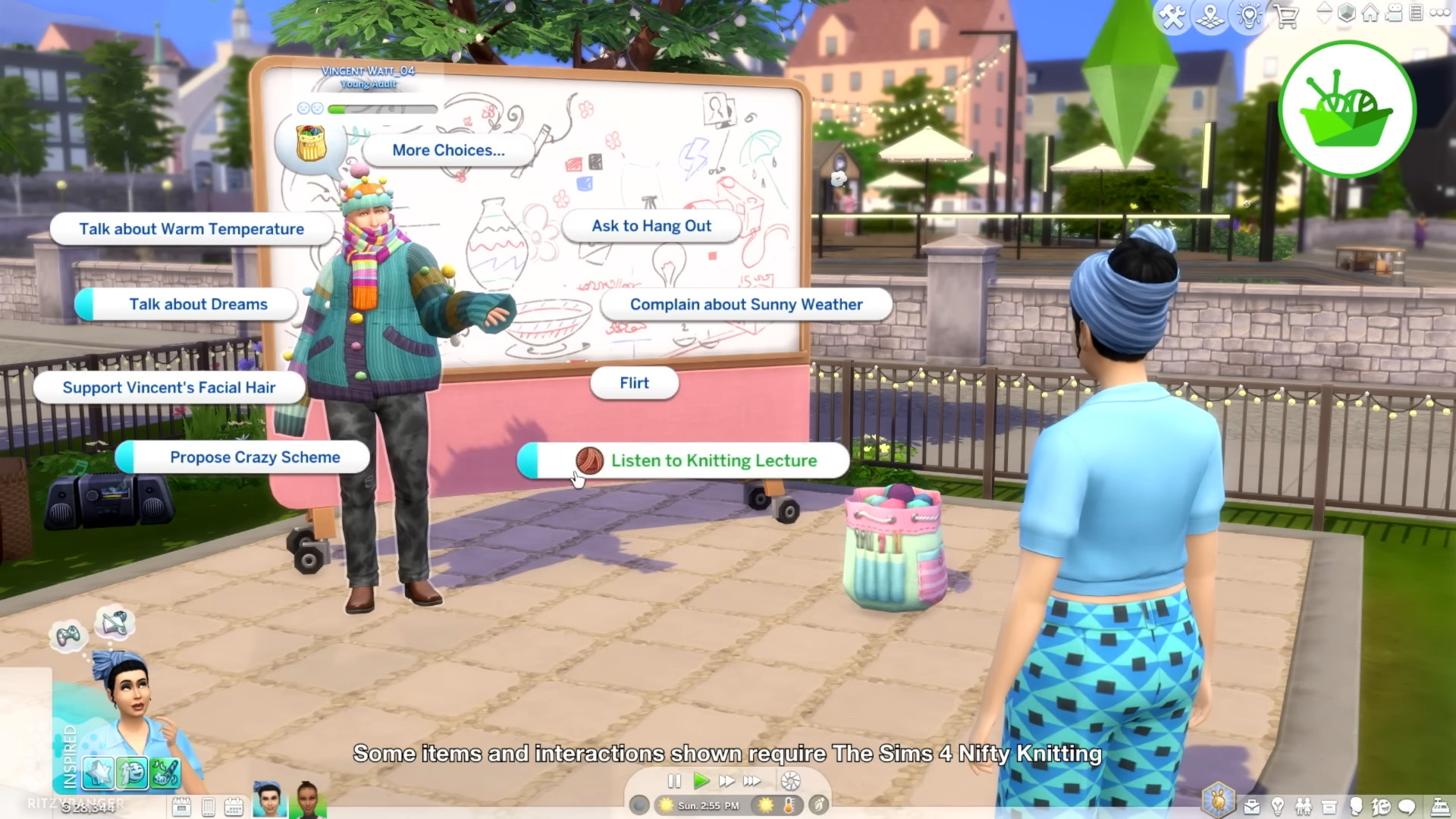Open the camera controls icon

[1394, 13]
